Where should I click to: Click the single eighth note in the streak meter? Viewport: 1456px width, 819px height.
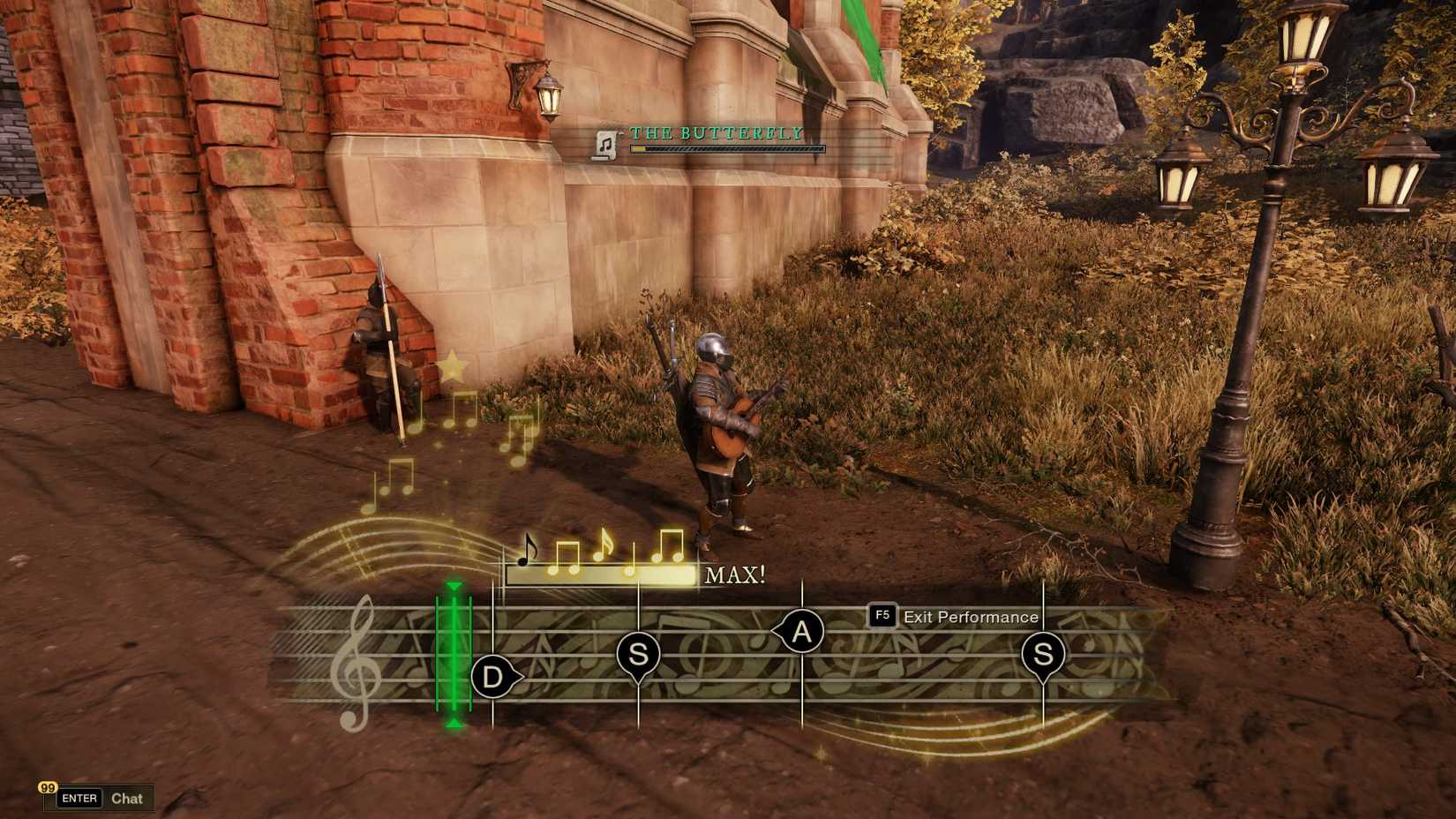point(528,552)
